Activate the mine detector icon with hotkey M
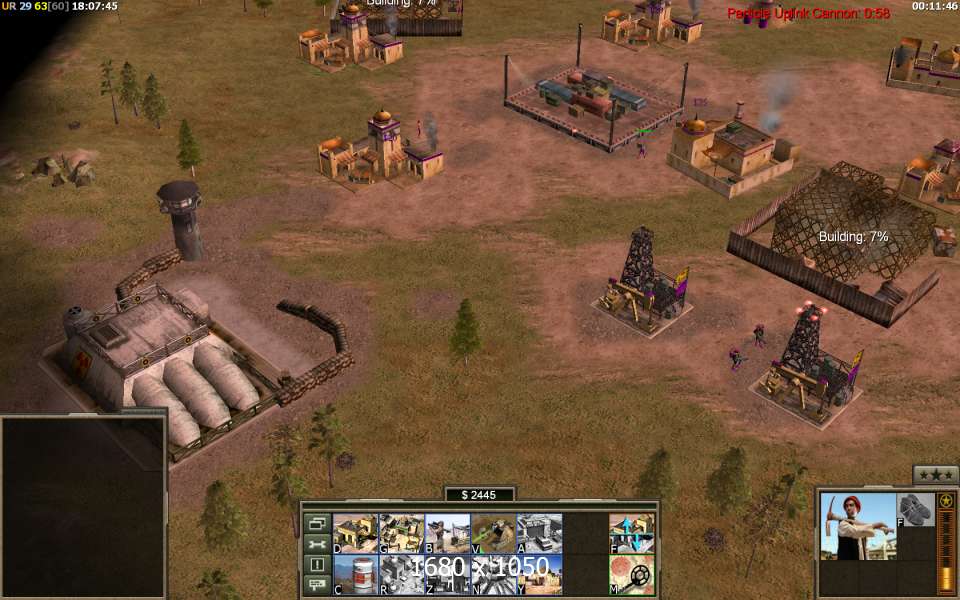 click(x=632, y=574)
